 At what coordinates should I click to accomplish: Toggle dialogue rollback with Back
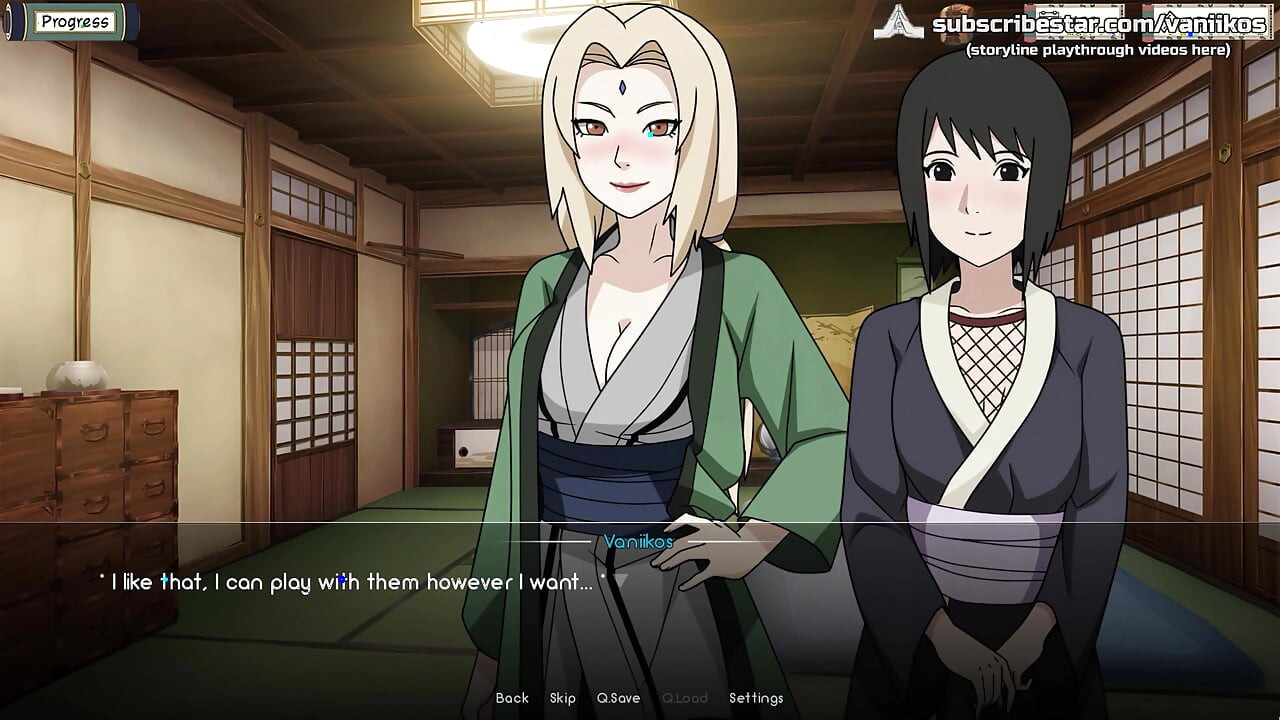[511, 698]
